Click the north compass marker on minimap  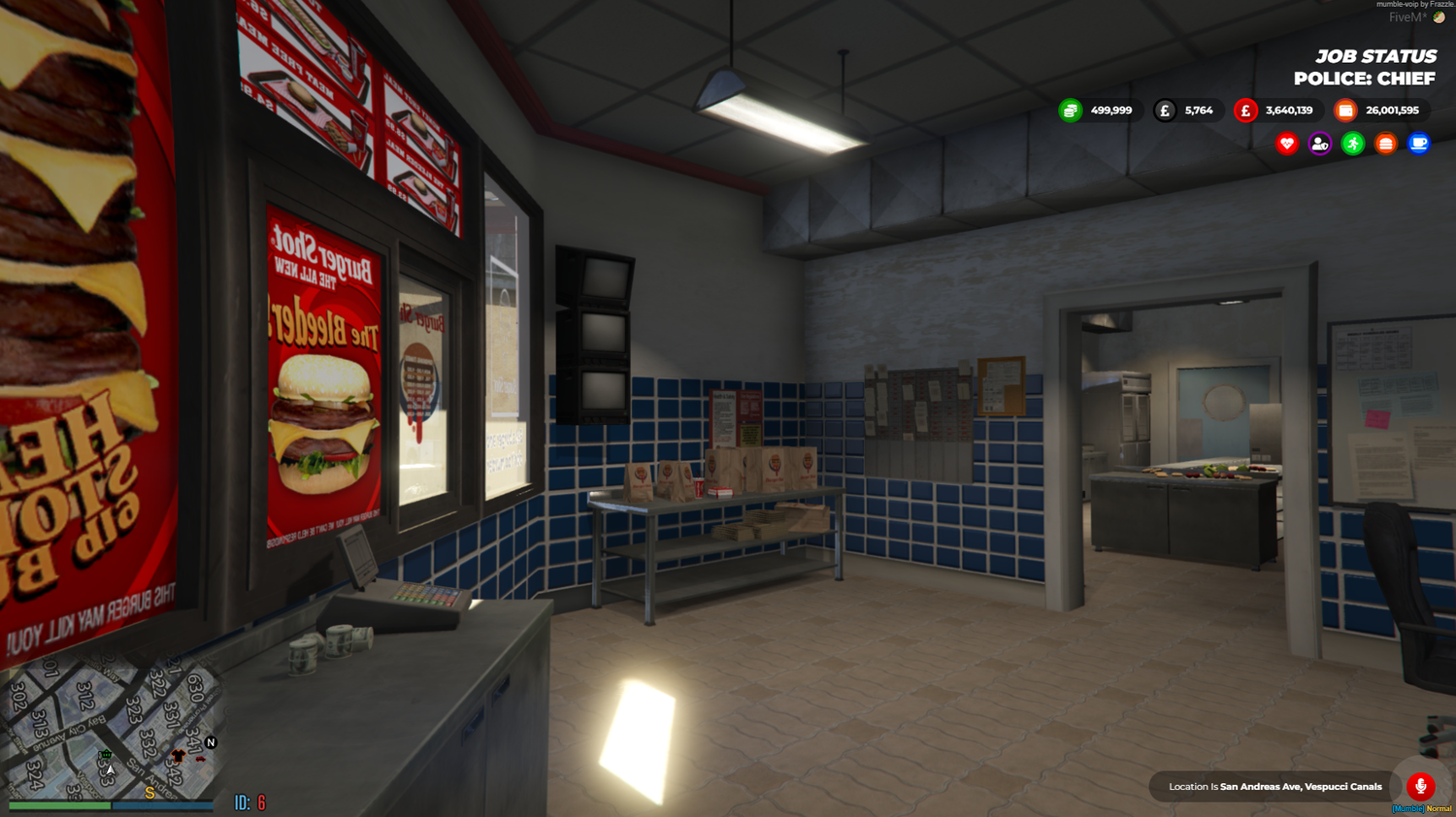point(212,742)
